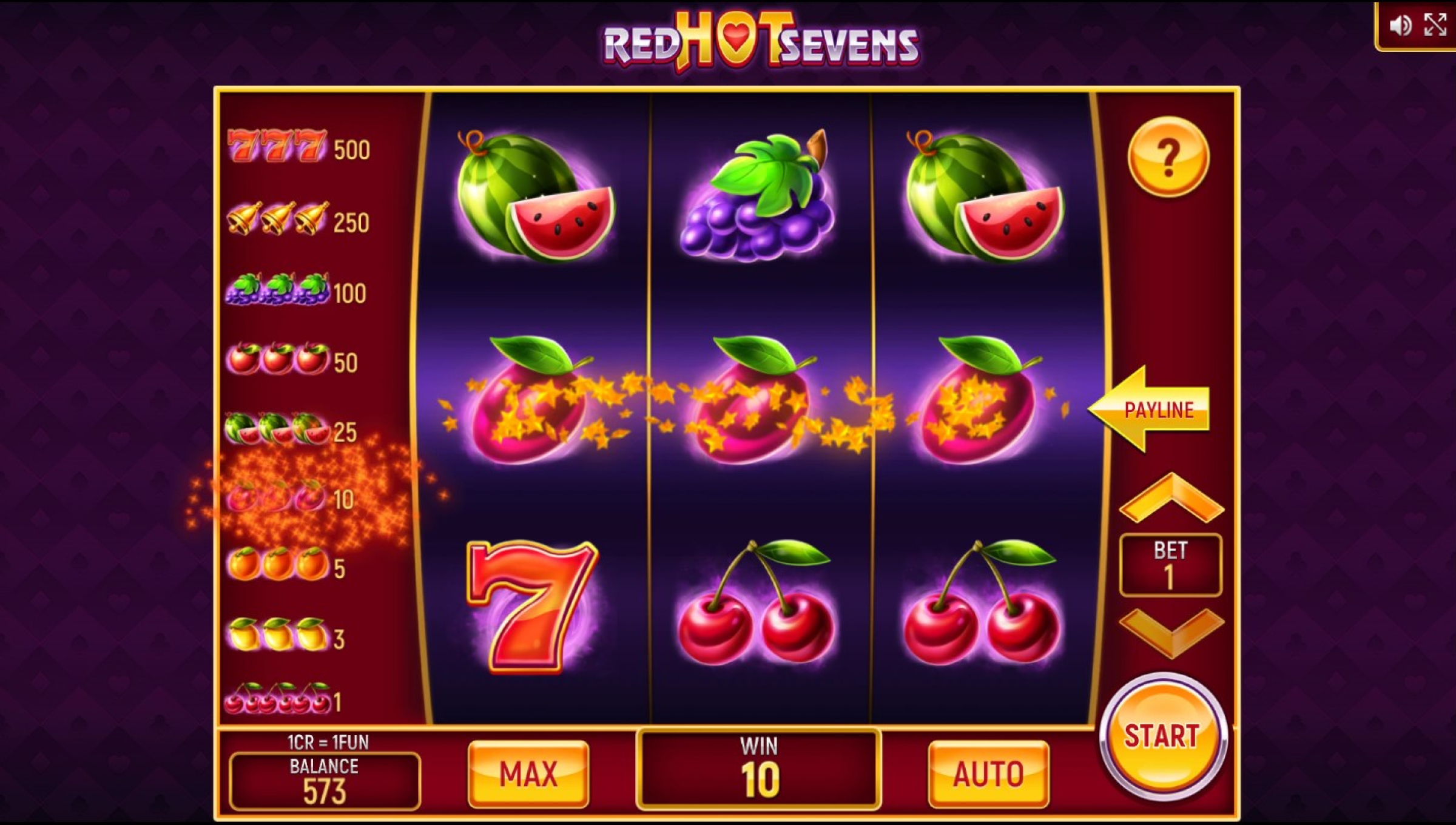Toggle the sound speaker icon
The width and height of the screenshot is (1456, 825).
click(1400, 25)
